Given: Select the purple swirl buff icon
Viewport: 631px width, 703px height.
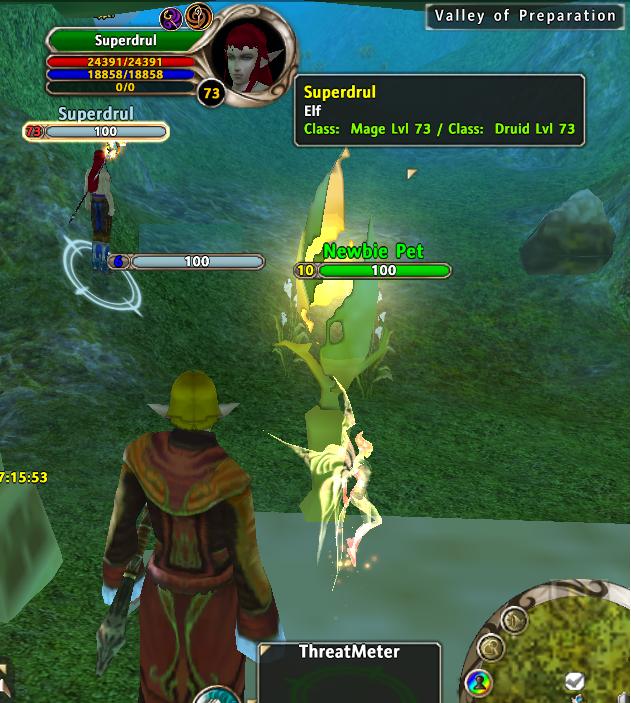Looking at the screenshot, I should pyautogui.click(x=171, y=17).
